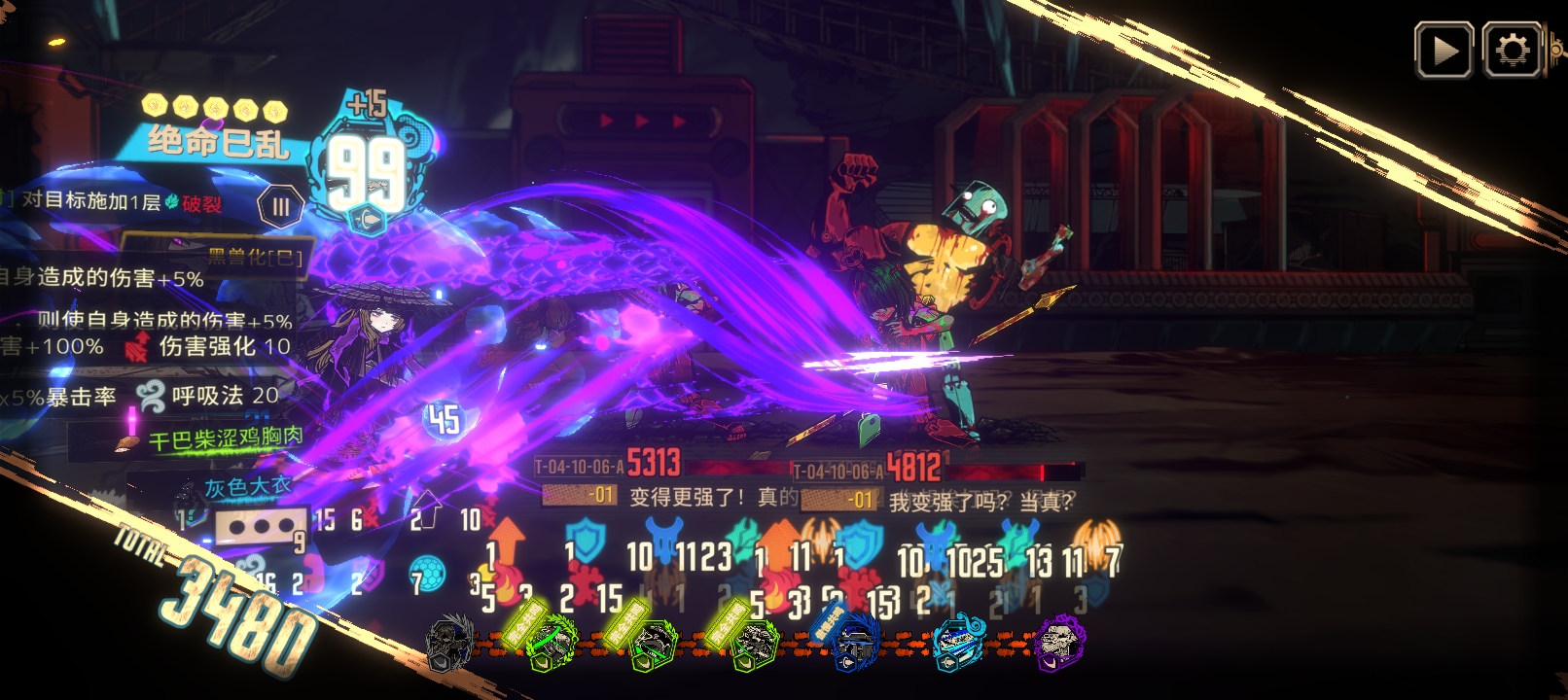Choose the cyan skill icon in chain

tap(958, 644)
